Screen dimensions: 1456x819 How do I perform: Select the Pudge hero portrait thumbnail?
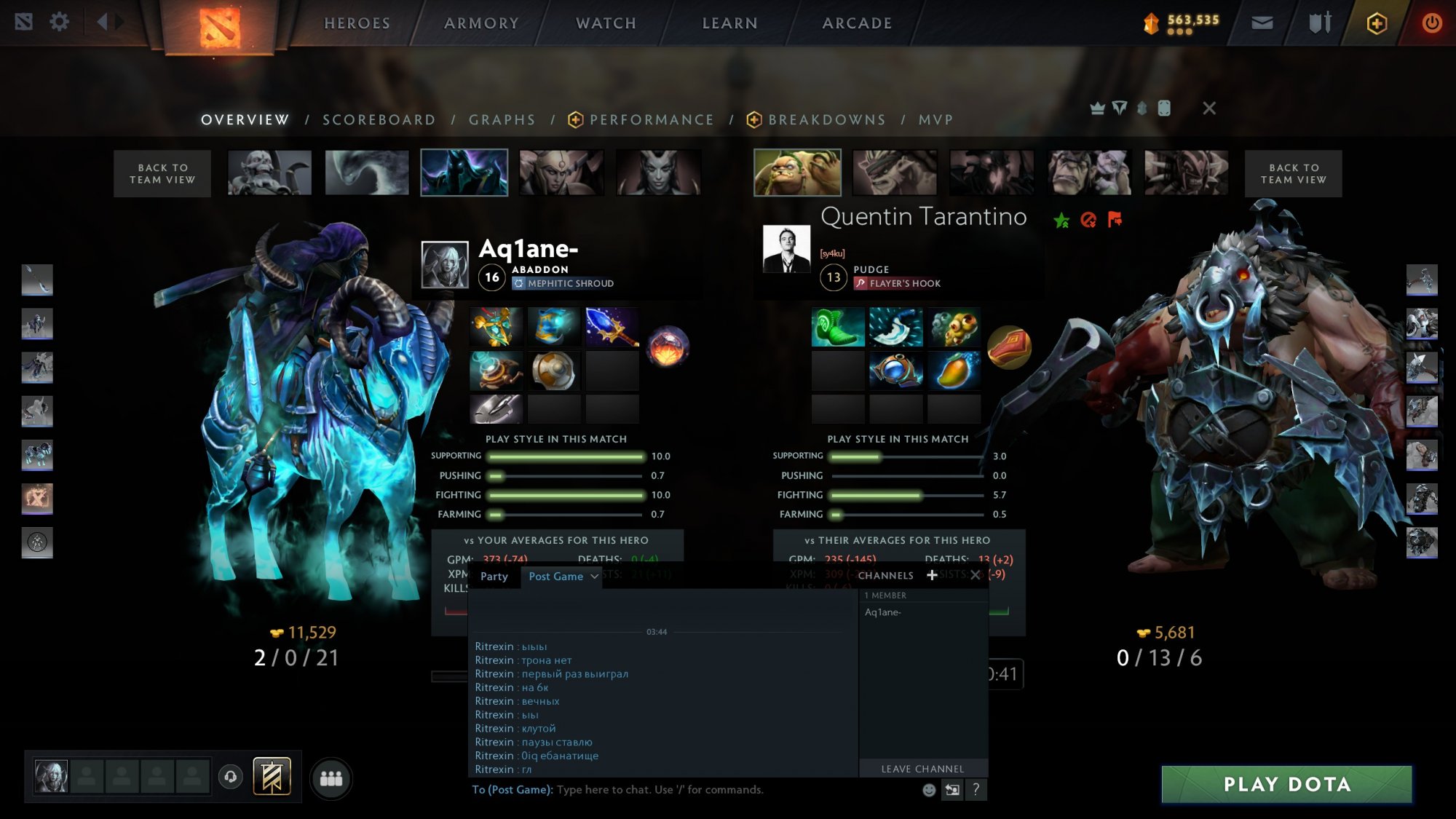(797, 173)
